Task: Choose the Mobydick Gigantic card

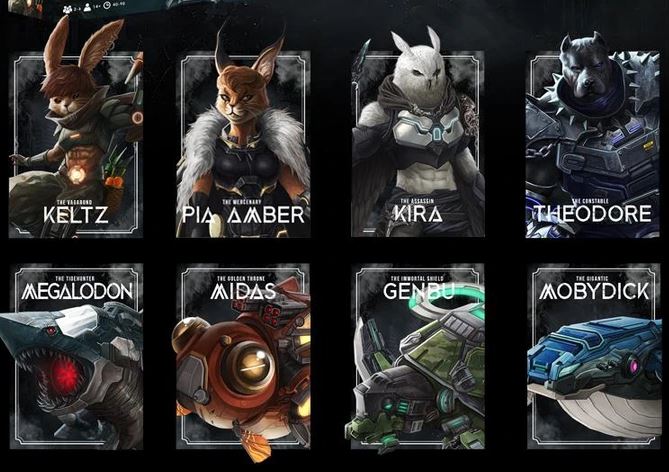Action: pyautogui.click(x=593, y=357)
